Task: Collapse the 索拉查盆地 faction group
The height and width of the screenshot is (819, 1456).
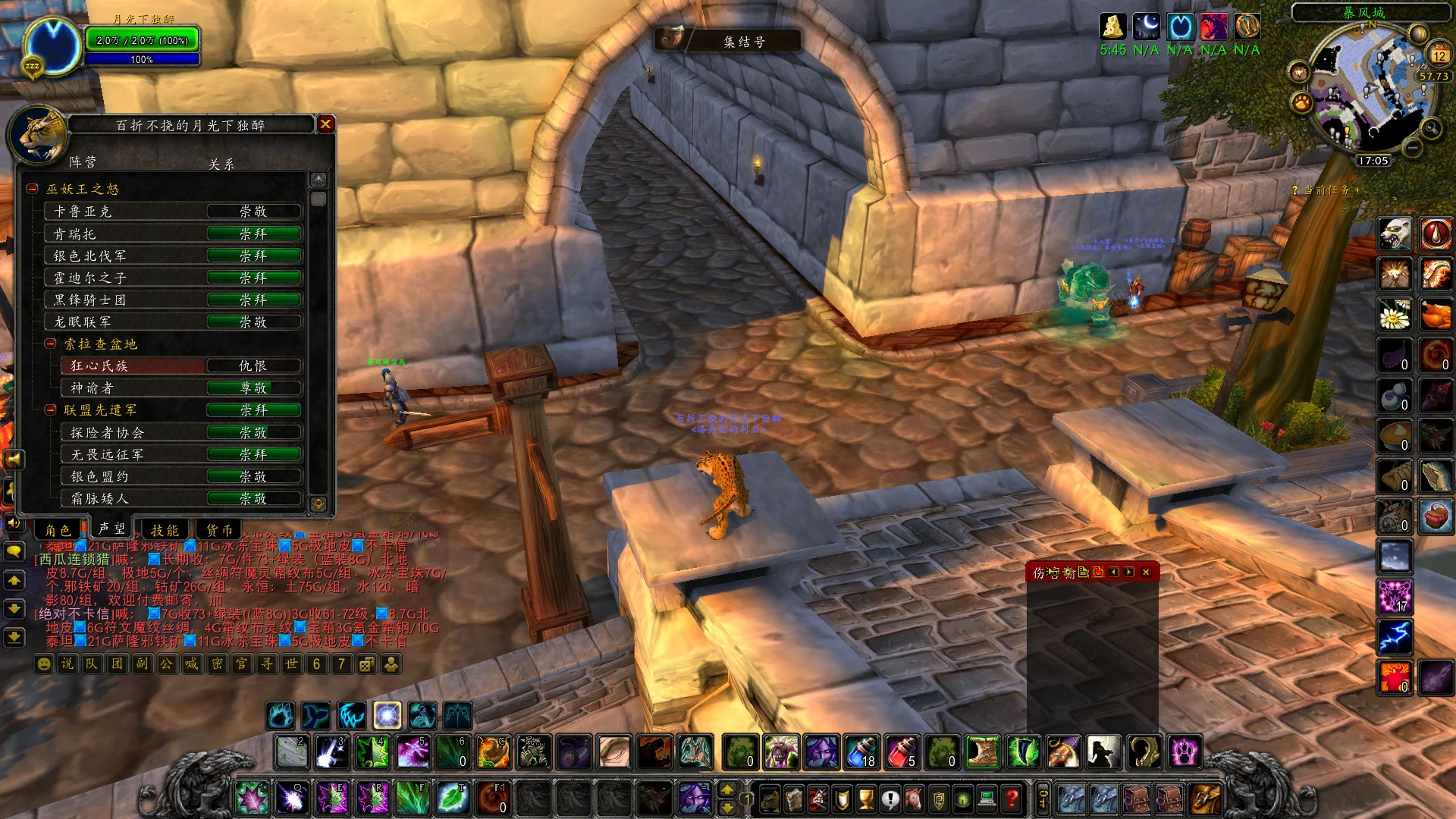Action: pos(51,344)
